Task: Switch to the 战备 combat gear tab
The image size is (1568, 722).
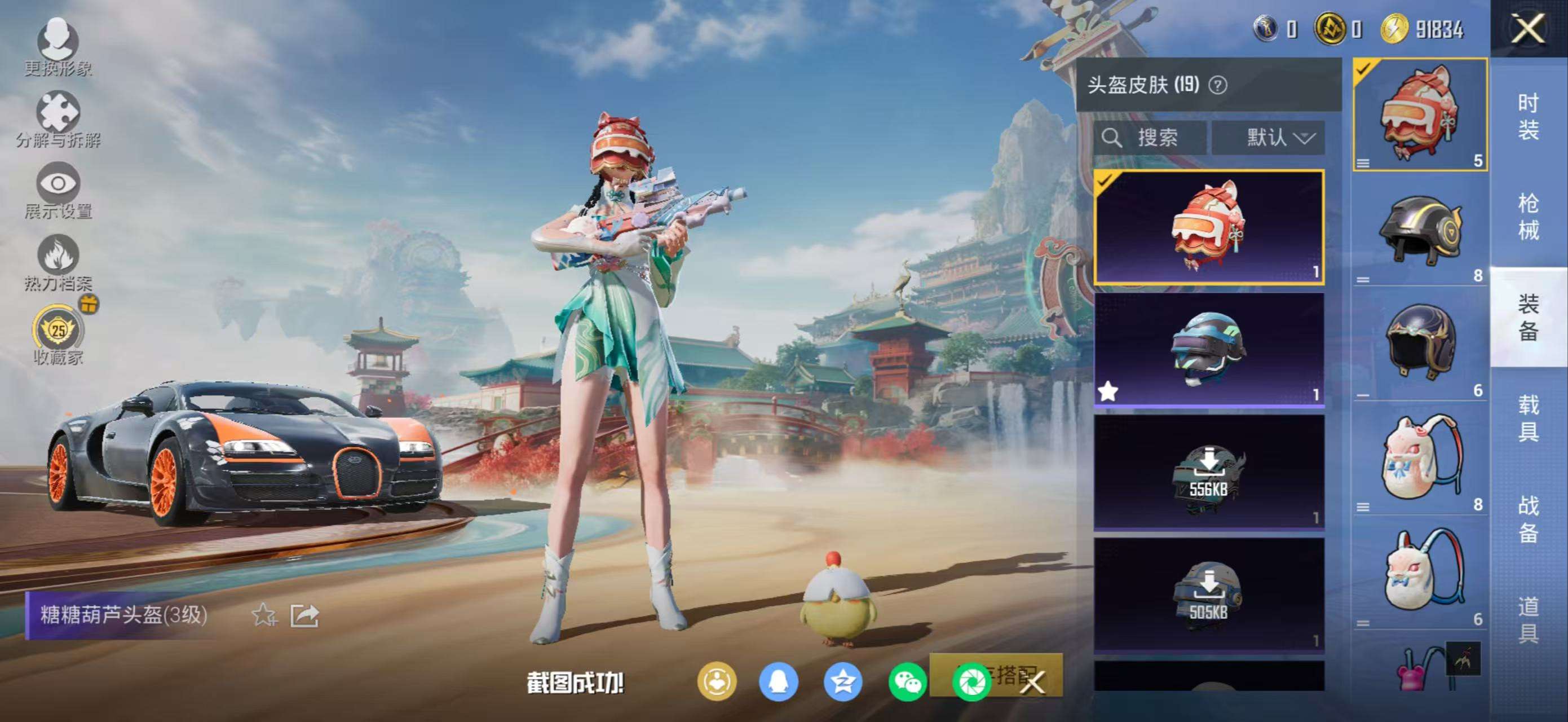Action: (1528, 519)
